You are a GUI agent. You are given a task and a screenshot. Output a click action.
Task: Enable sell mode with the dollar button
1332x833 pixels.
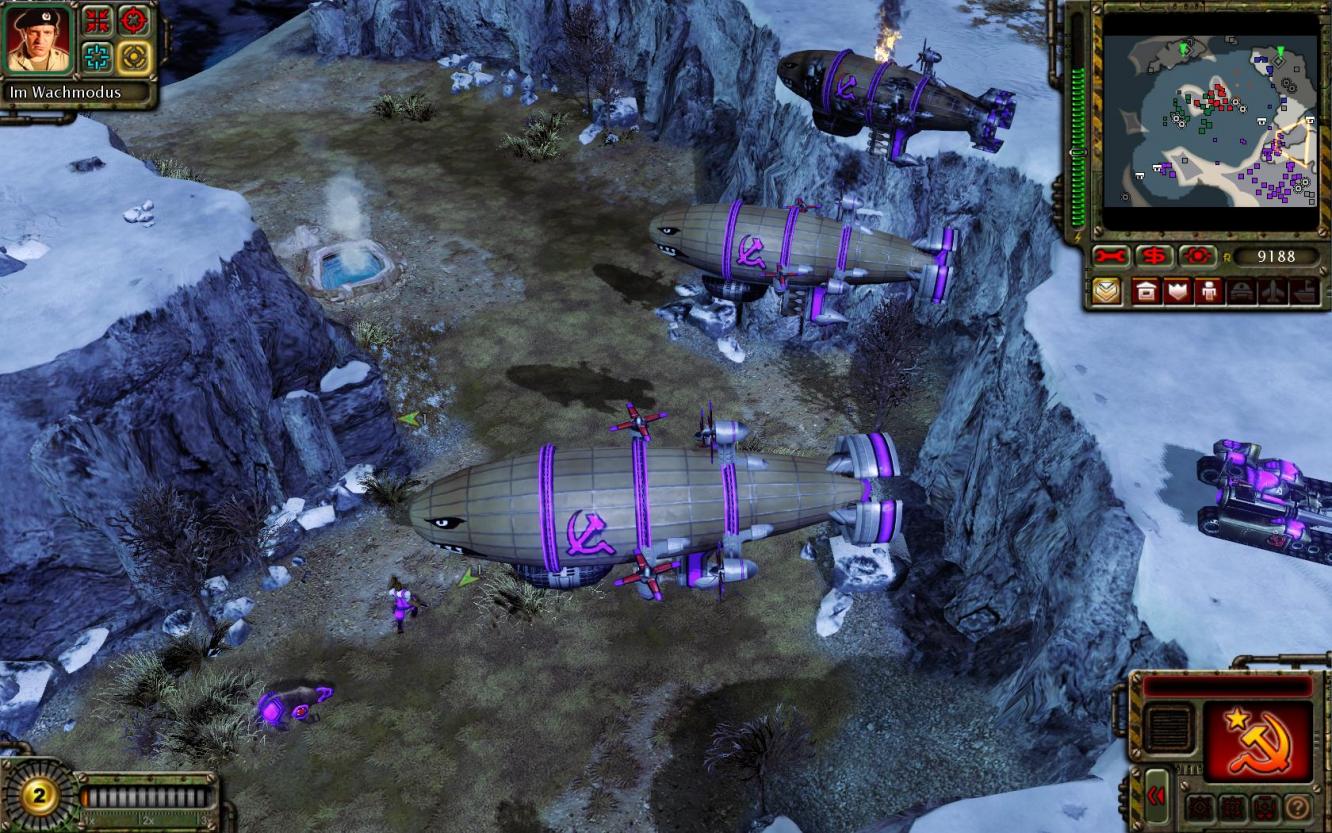pyautogui.click(x=1154, y=256)
